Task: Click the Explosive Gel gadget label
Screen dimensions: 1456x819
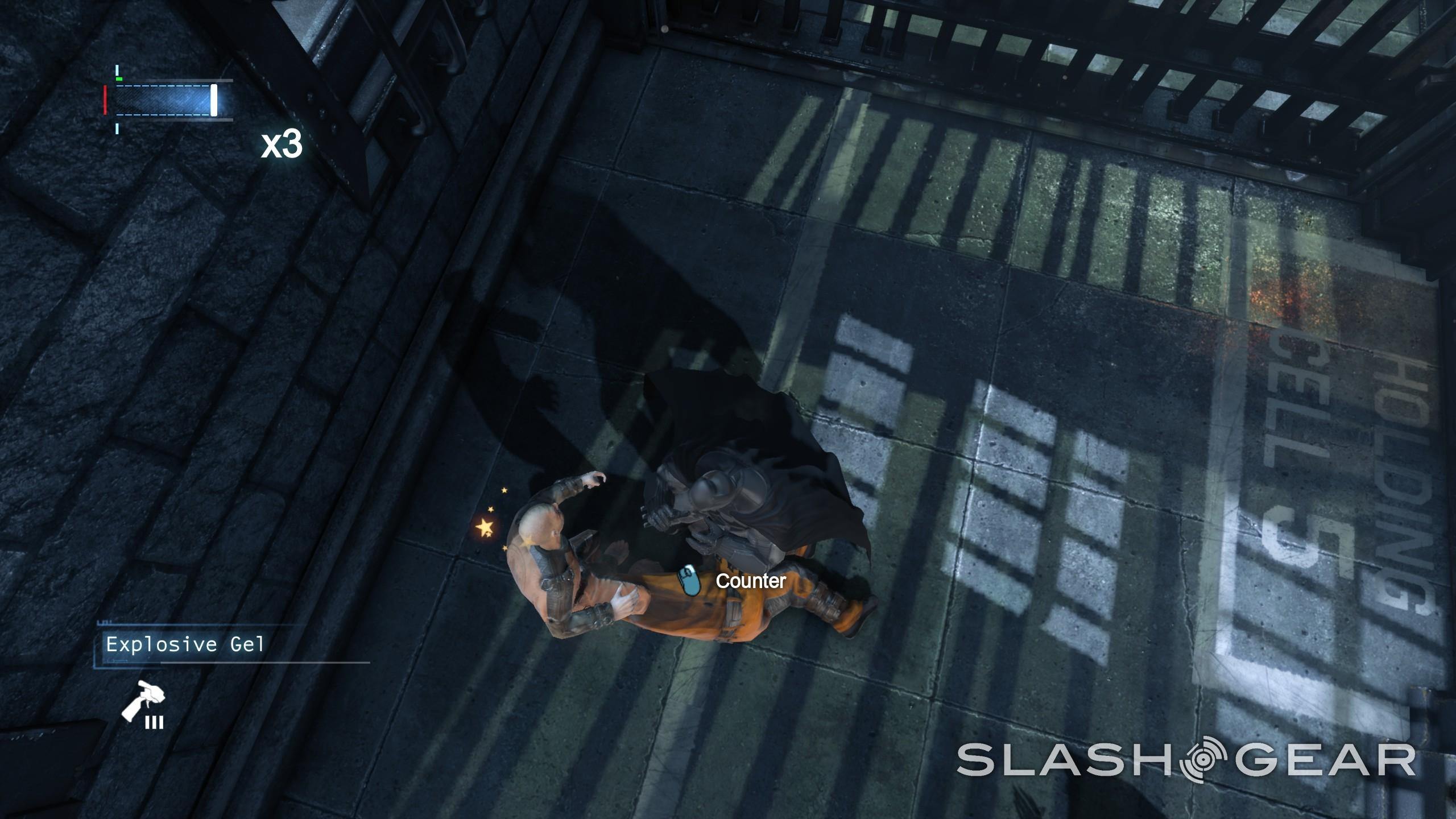Action: pyautogui.click(x=185, y=644)
